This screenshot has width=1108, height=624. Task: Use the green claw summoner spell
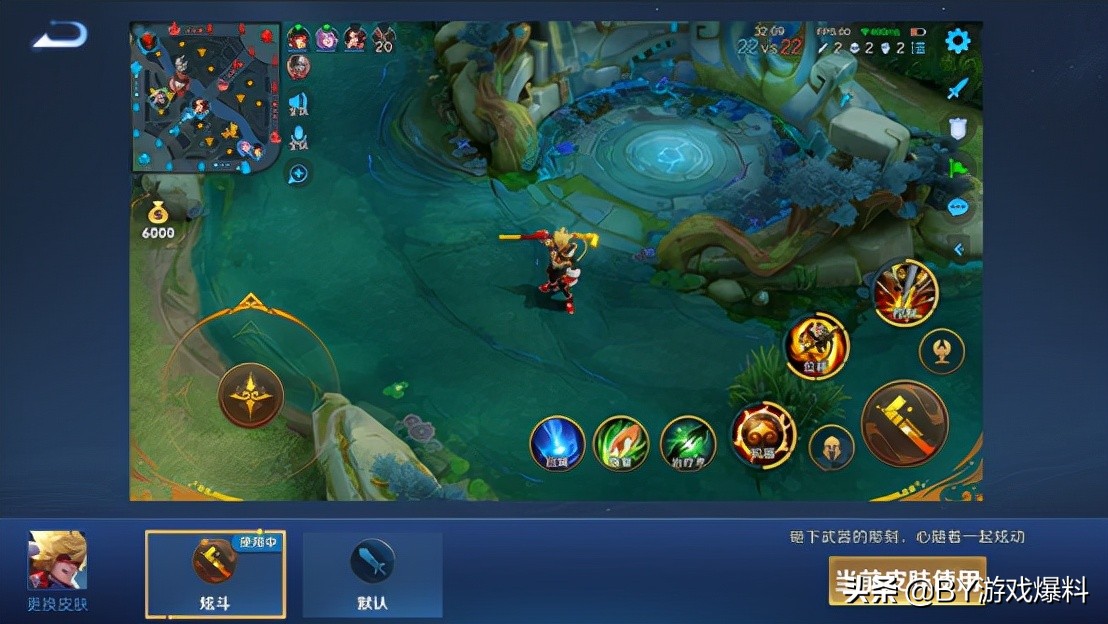688,443
